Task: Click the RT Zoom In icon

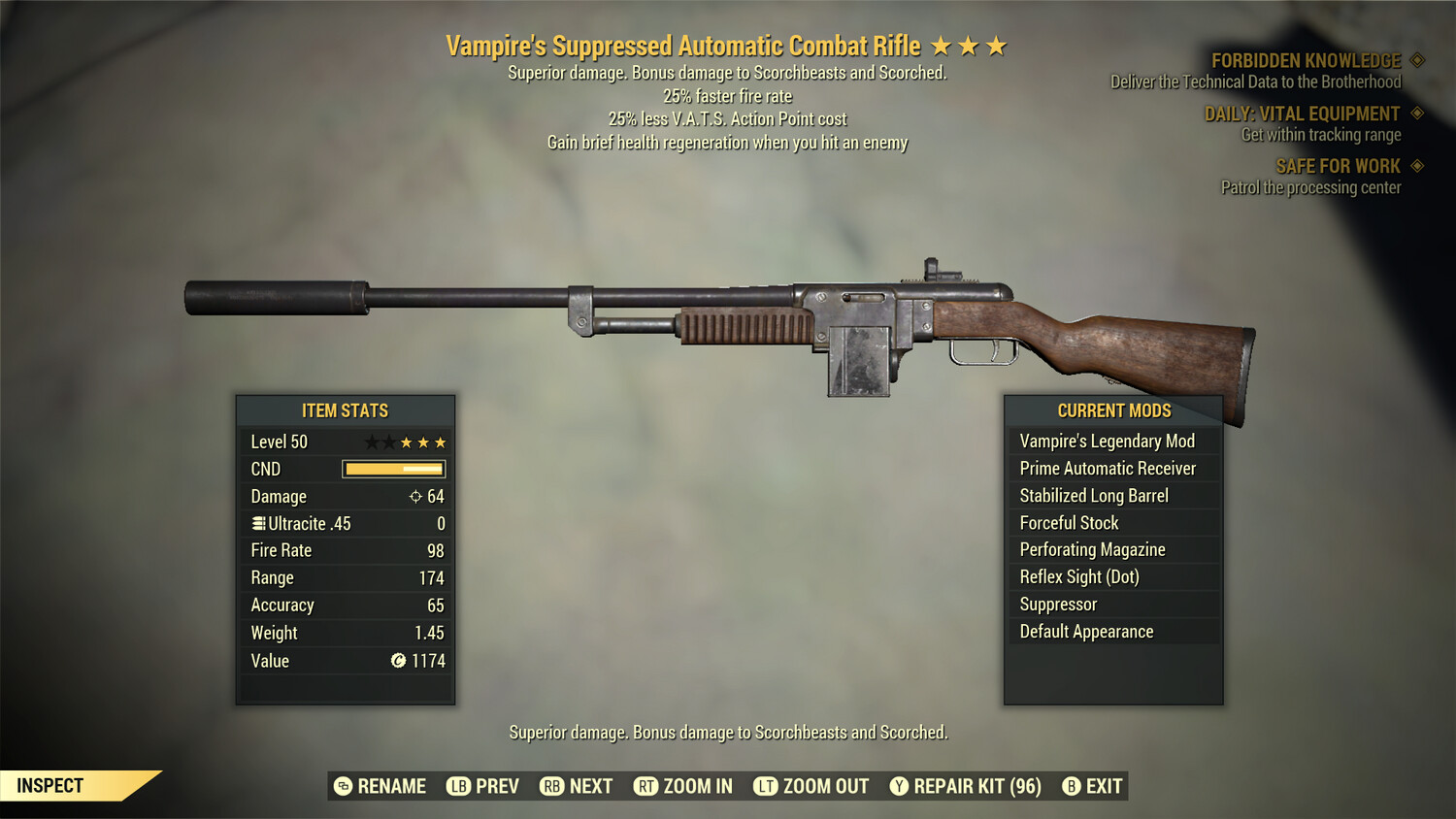Action: 644,786
